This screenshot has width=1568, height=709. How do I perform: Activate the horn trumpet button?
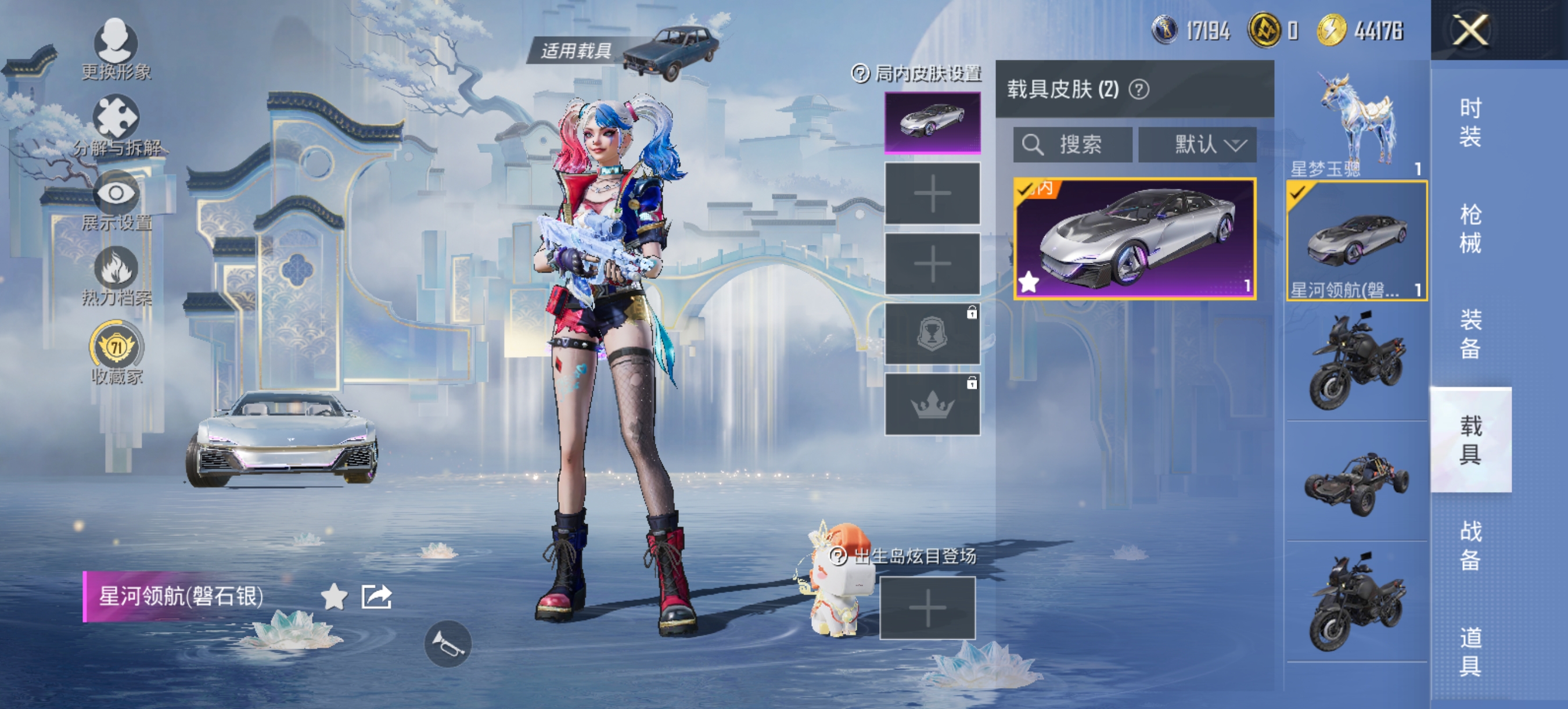click(x=447, y=643)
